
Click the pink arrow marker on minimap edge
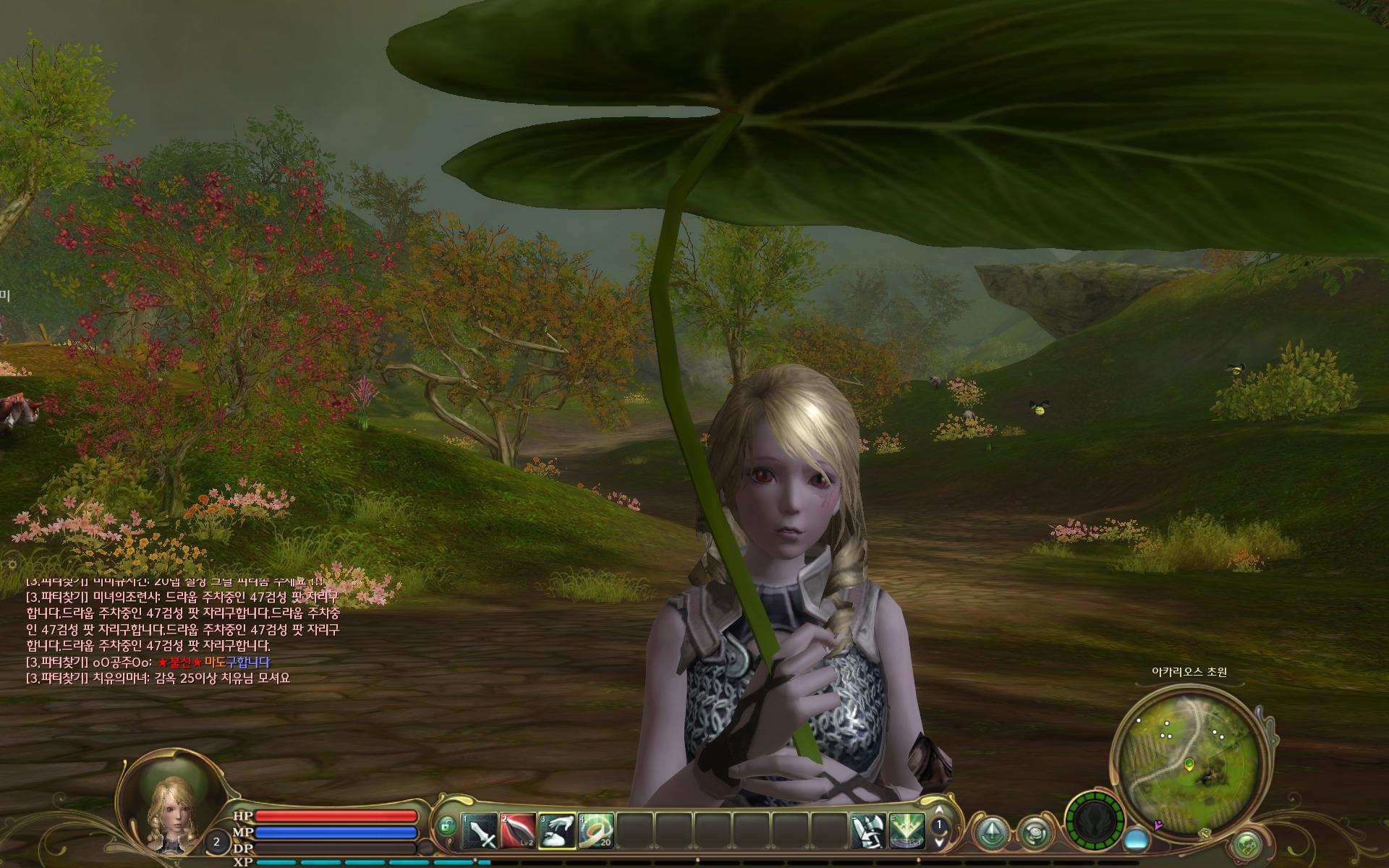pyautogui.click(x=1159, y=824)
